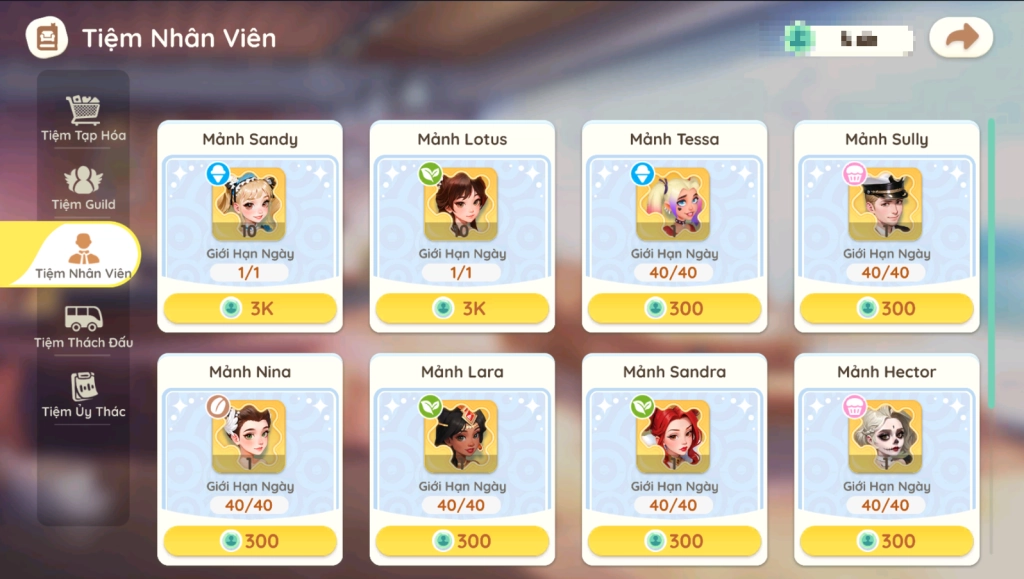Viewport: 1024px width, 579px height.
Task: Buy Mảnh Sandy for 3K
Action: (250, 309)
